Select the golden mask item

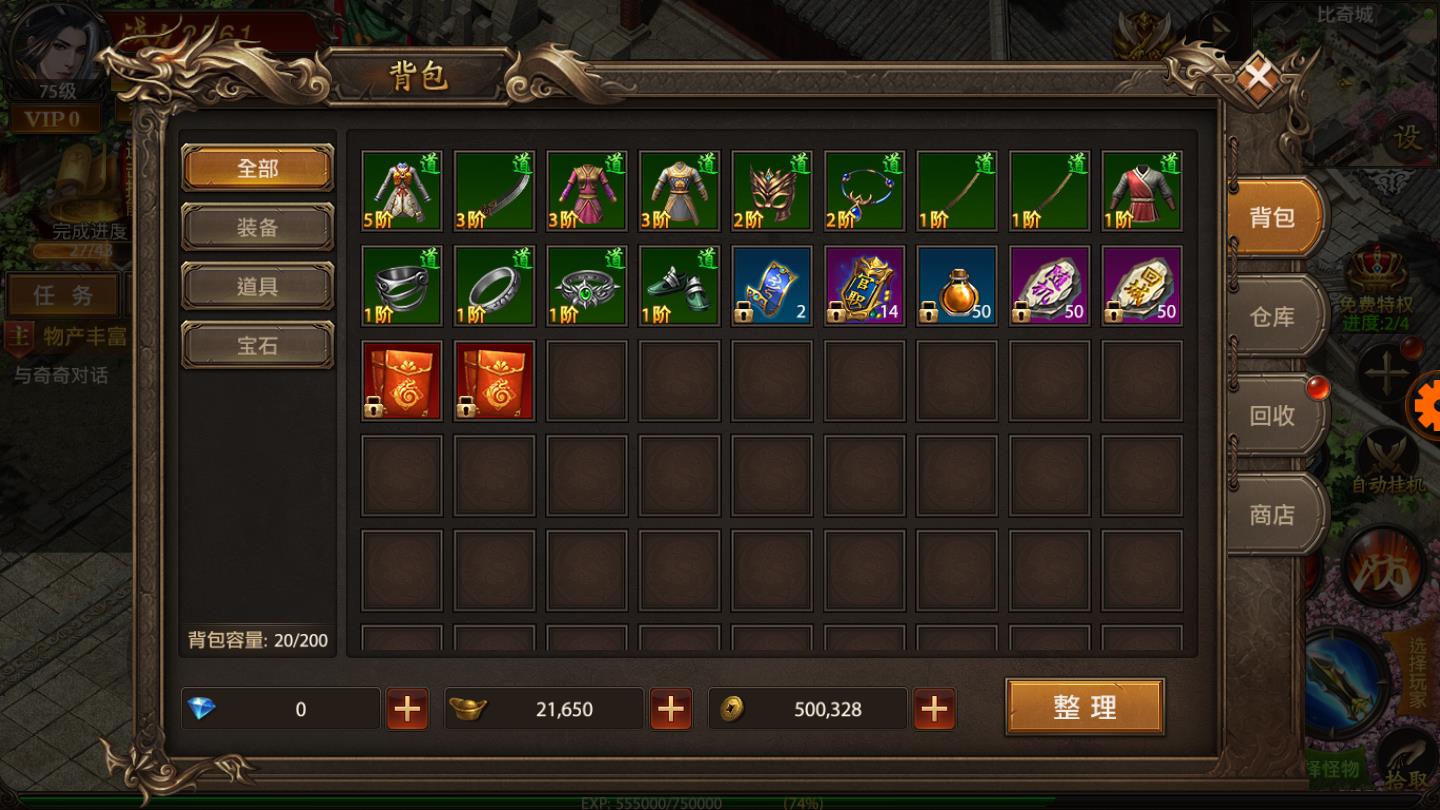coord(771,191)
